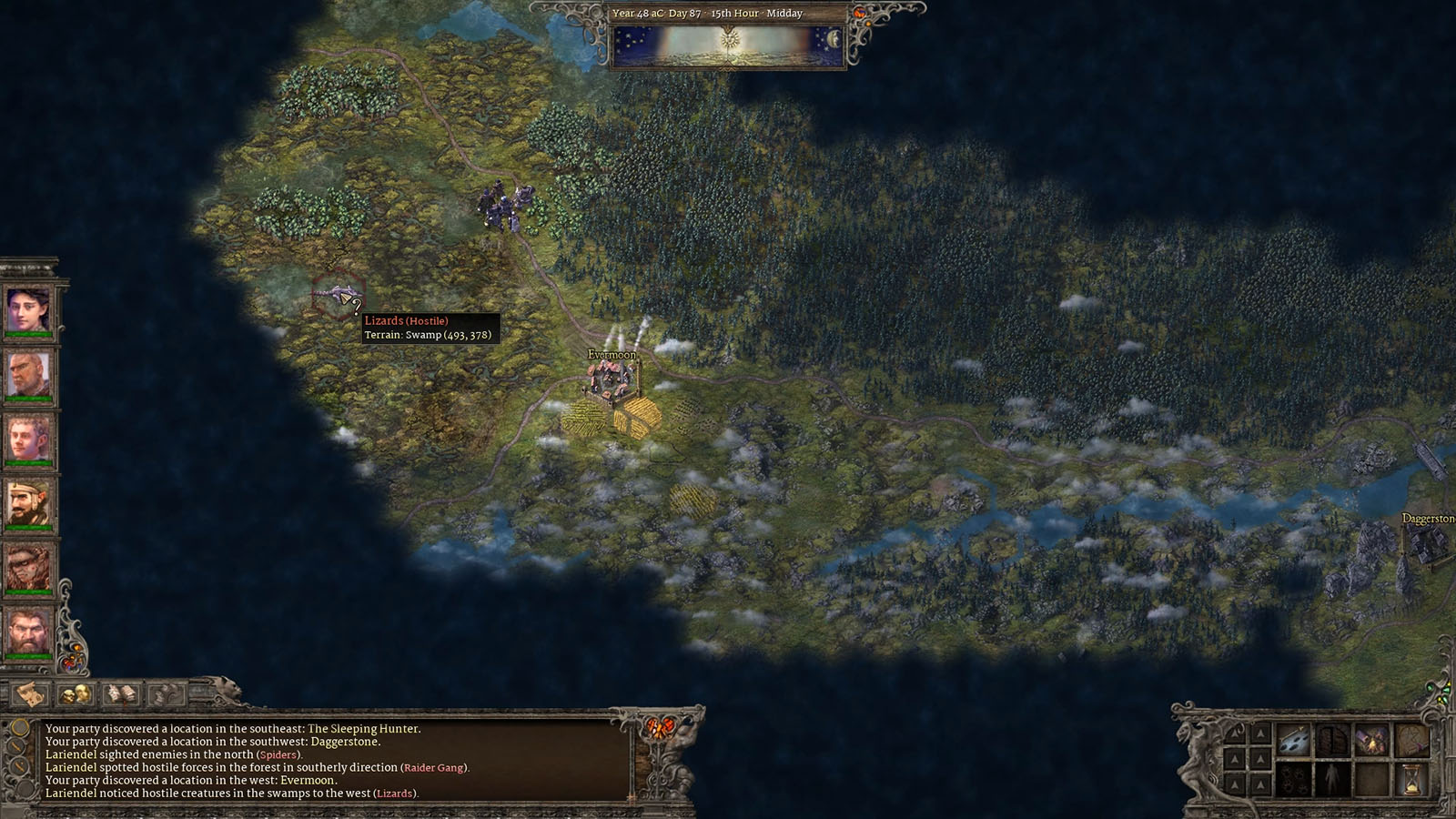Click the green gem toggle above the action panel
Image resolution: width=1456 pixels, height=819 pixels.
[x=1430, y=689]
